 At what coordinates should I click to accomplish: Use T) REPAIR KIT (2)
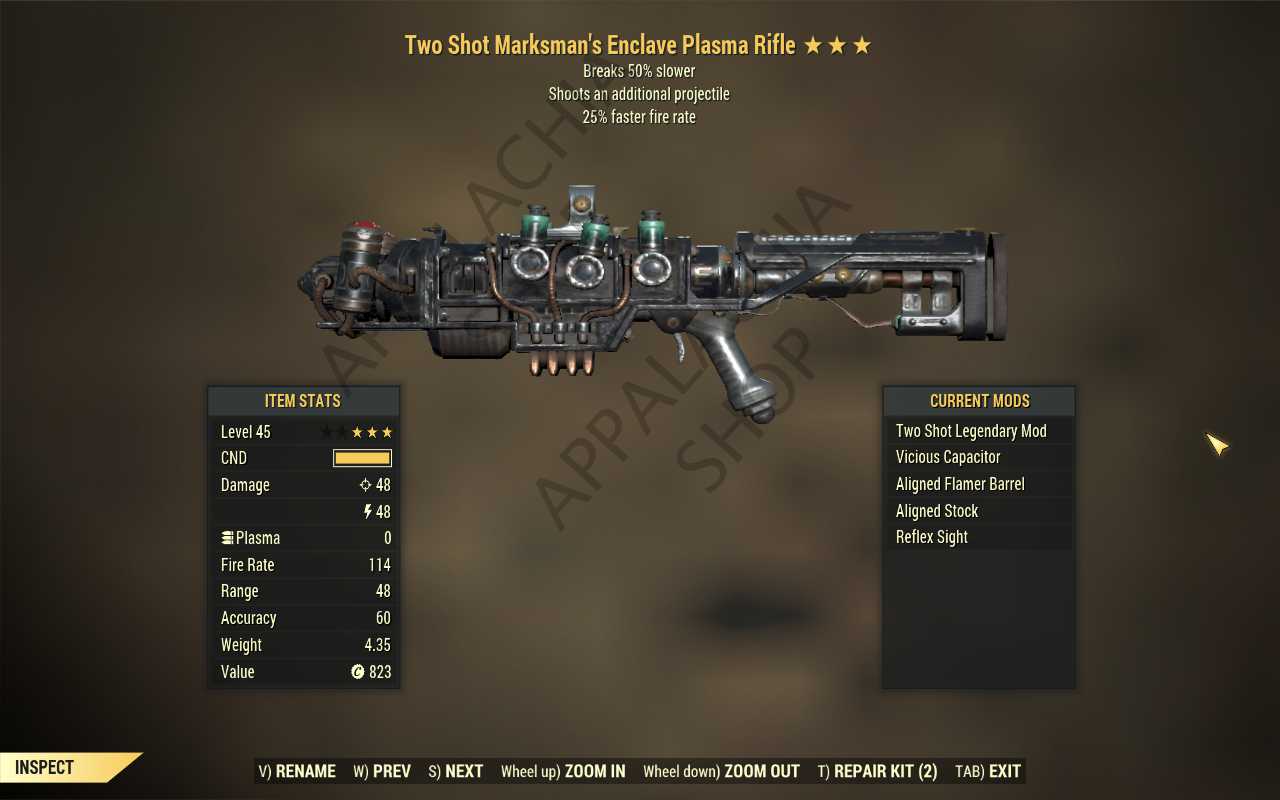[877, 771]
